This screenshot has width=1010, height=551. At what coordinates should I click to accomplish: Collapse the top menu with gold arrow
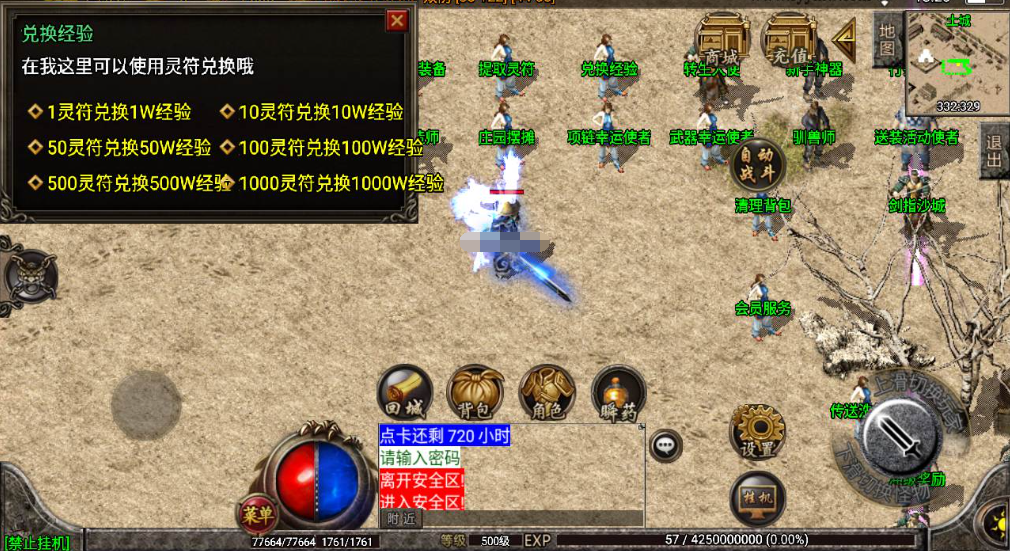(846, 40)
